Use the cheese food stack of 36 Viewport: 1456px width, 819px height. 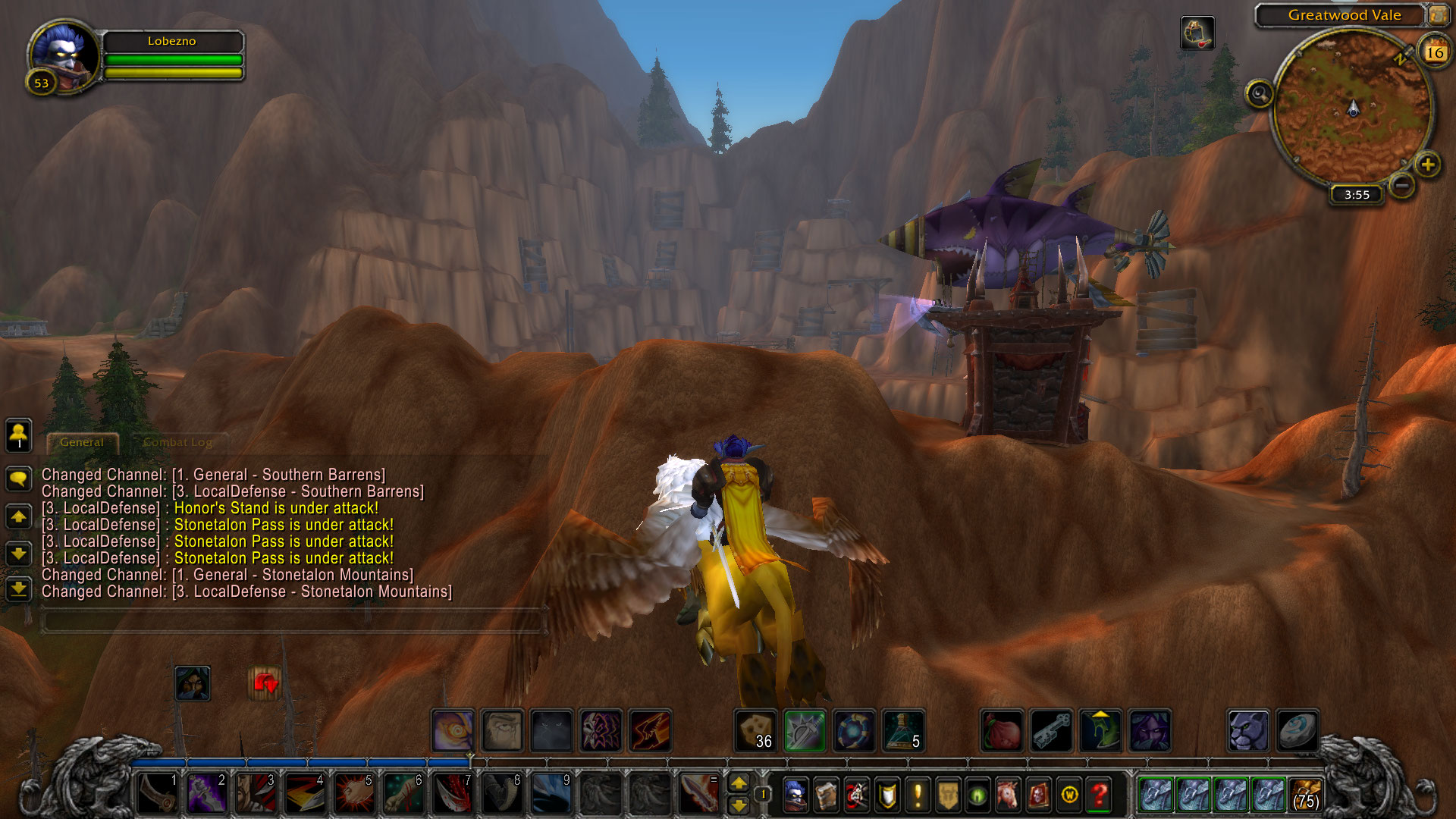click(x=756, y=730)
